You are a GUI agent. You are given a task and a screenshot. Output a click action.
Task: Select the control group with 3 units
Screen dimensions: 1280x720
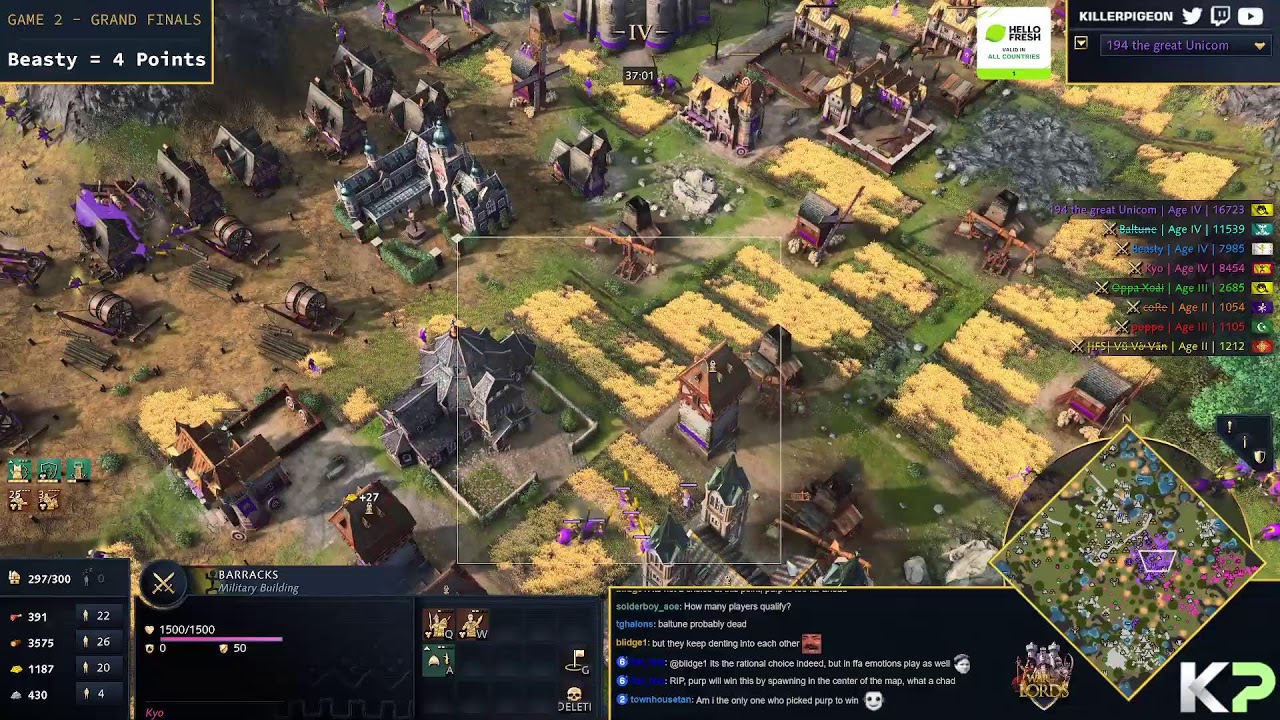tap(48, 499)
